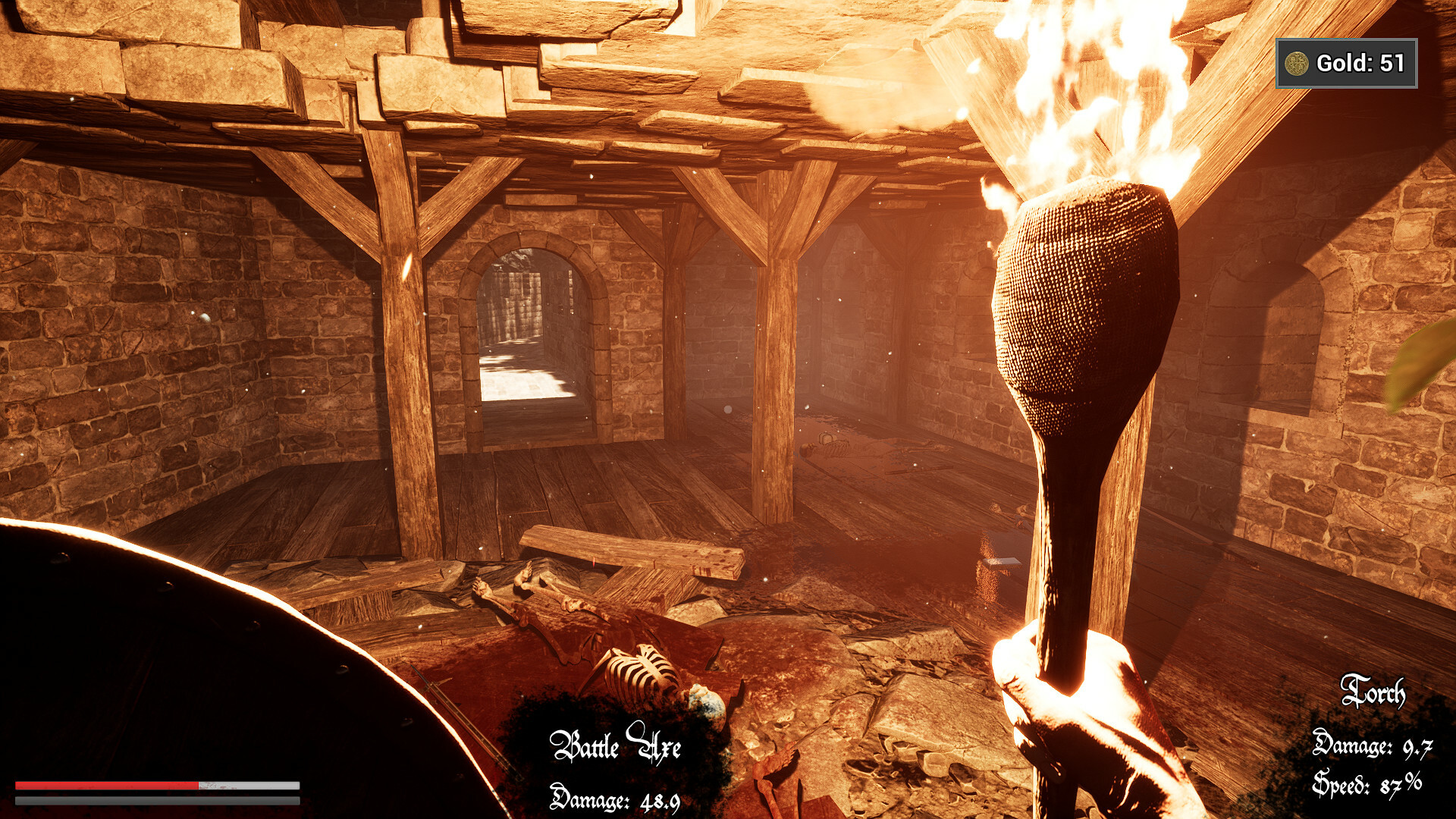
Task: Click the arched doorway in the far wall
Action: click(531, 326)
